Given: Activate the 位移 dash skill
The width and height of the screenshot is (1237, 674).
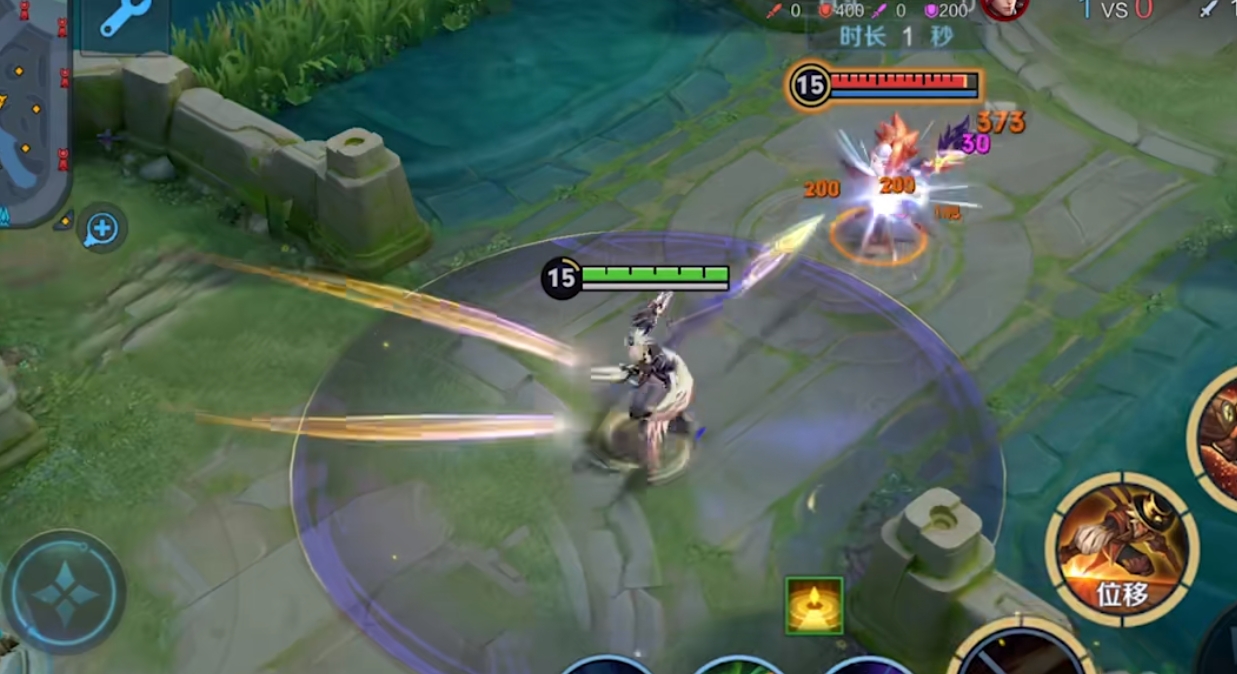Looking at the screenshot, I should coord(1121,549).
